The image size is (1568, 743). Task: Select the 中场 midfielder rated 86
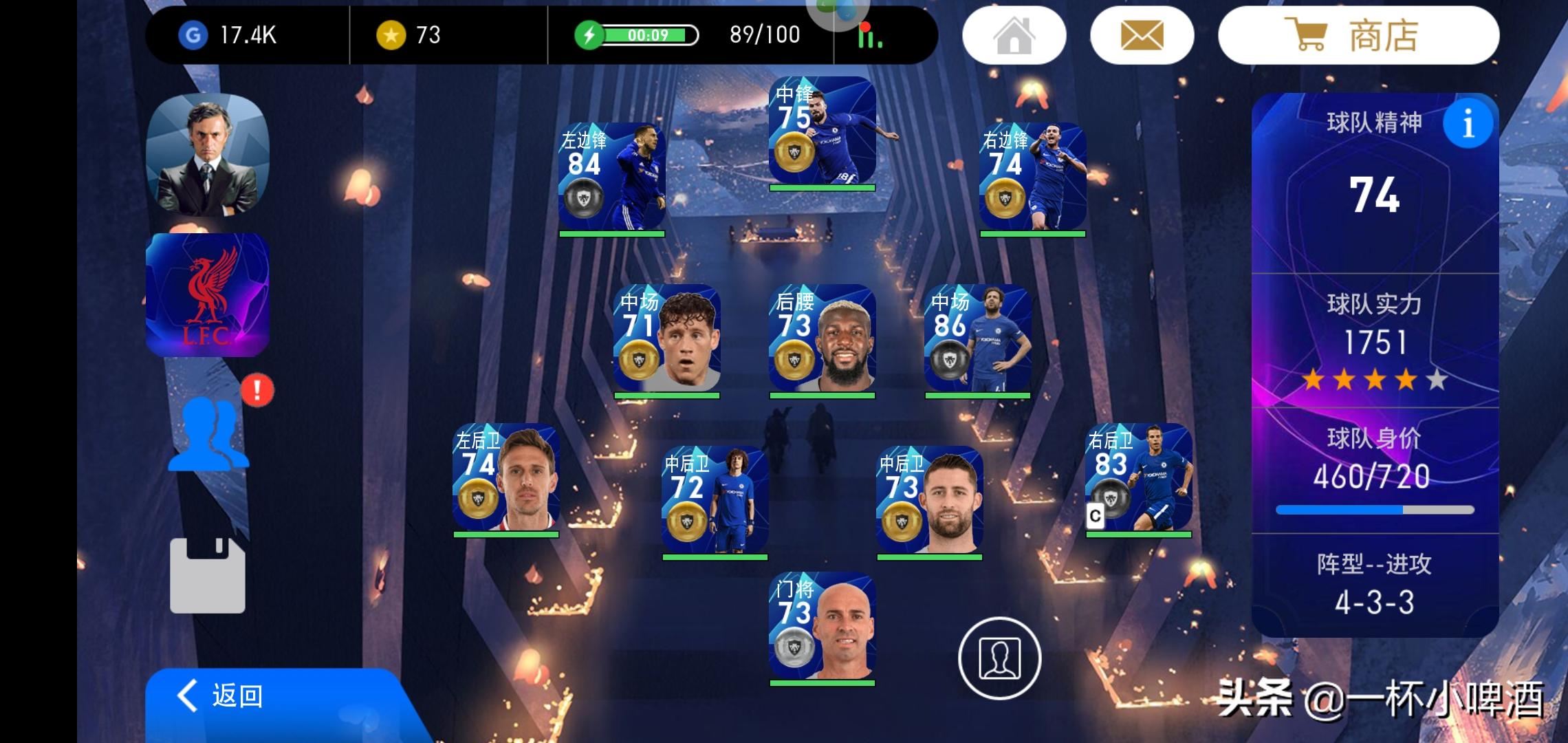coord(977,340)
